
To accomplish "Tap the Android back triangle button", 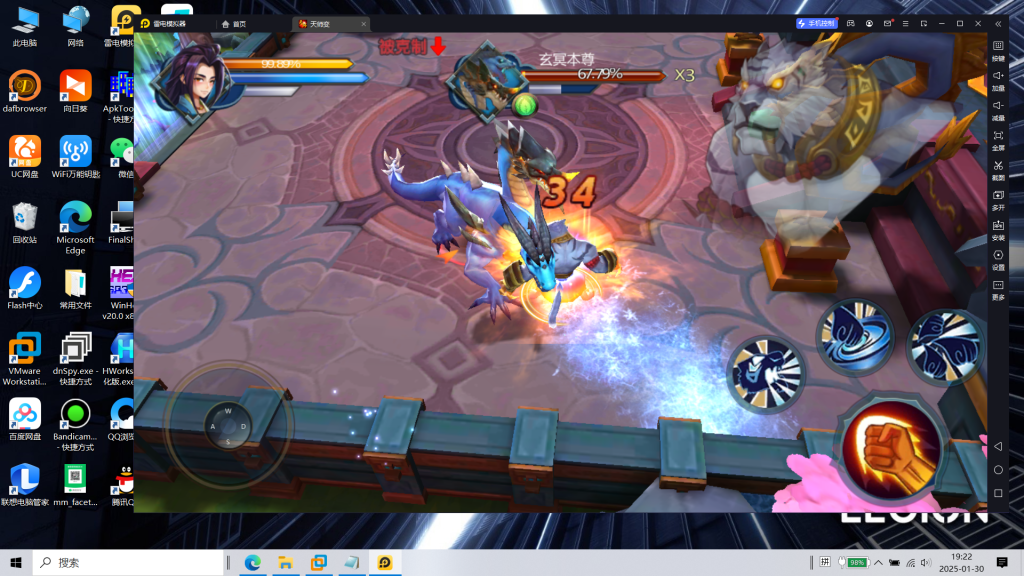I will tap(997, 446).
